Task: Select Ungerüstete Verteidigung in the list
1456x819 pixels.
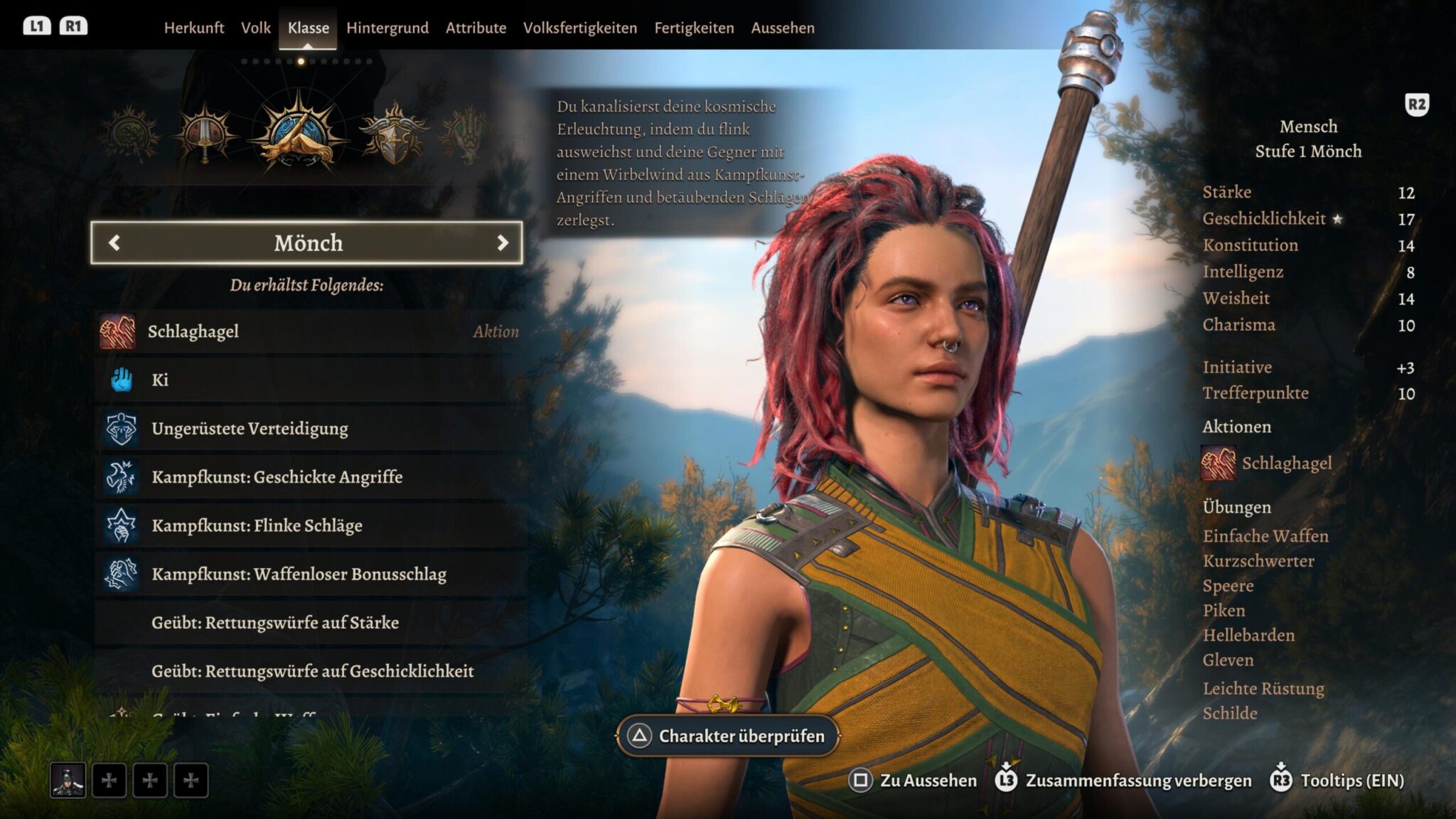Action: pyautogui.click(x=309, y=428)
